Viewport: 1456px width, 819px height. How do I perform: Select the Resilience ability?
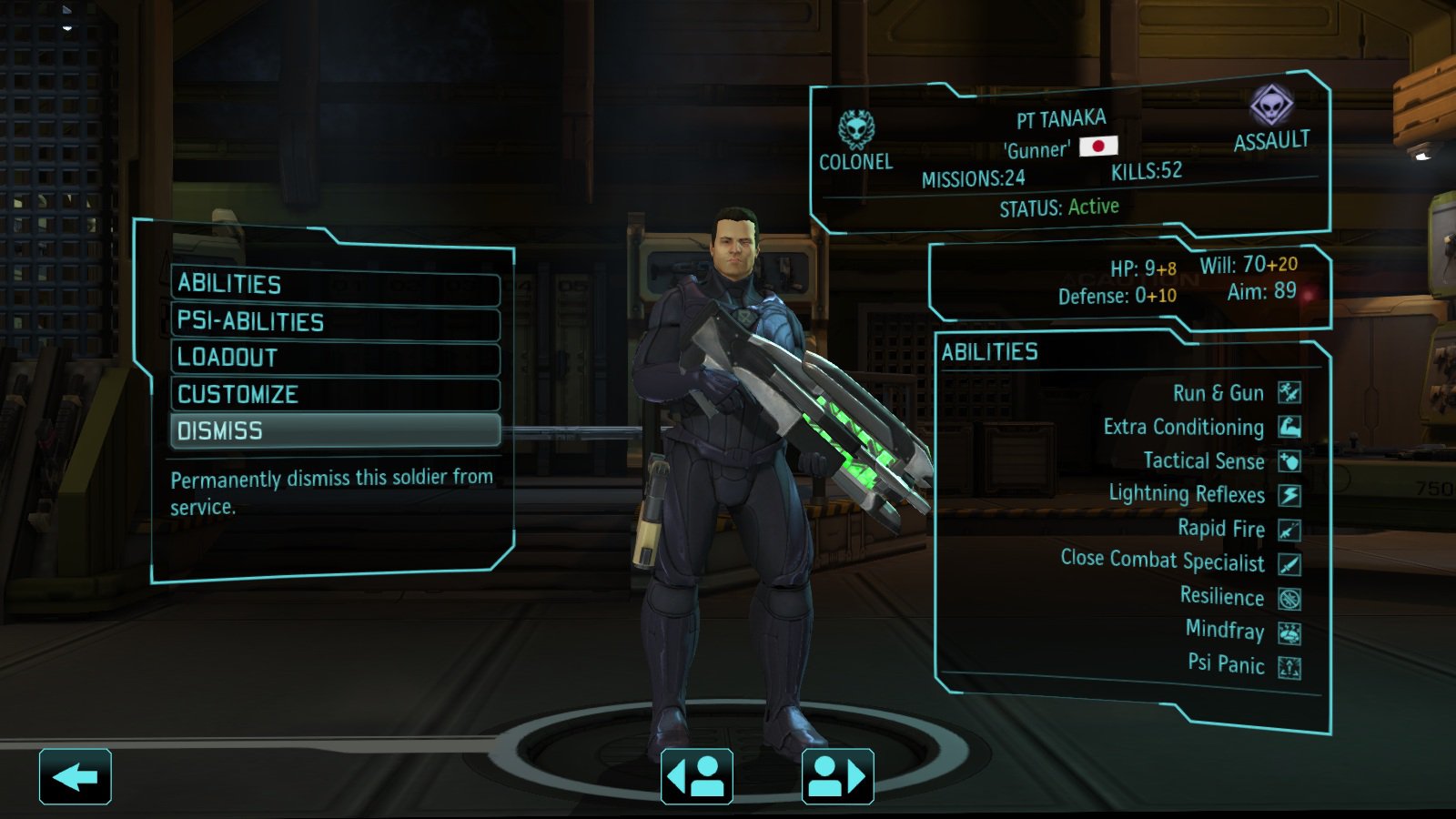click(x=1222, y=597)
